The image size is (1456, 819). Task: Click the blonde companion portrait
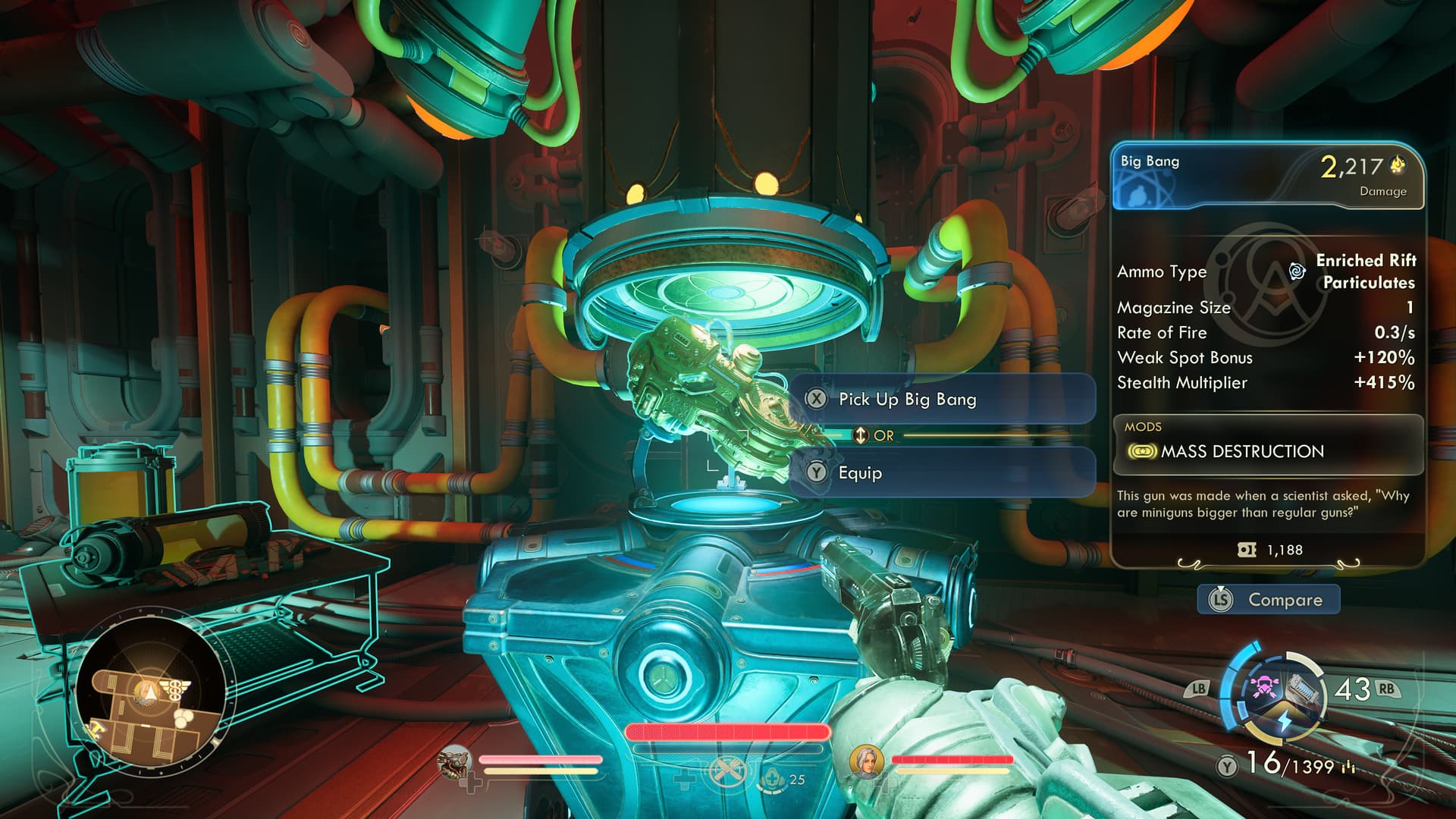coord(865,761)
